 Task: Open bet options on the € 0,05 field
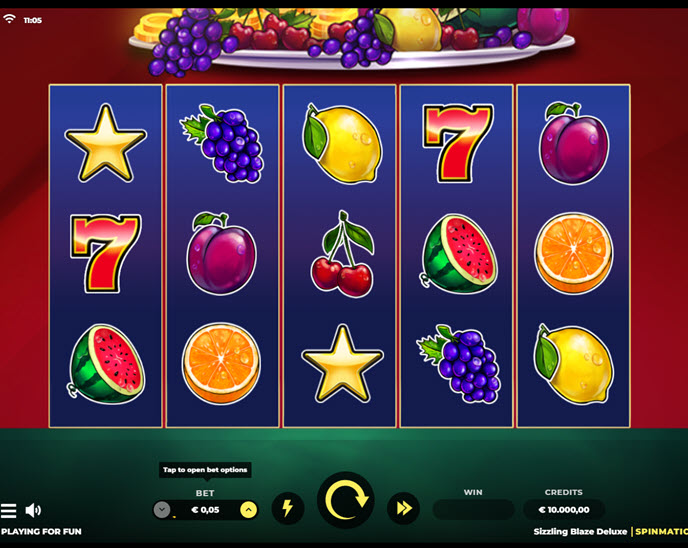(205, 510)
